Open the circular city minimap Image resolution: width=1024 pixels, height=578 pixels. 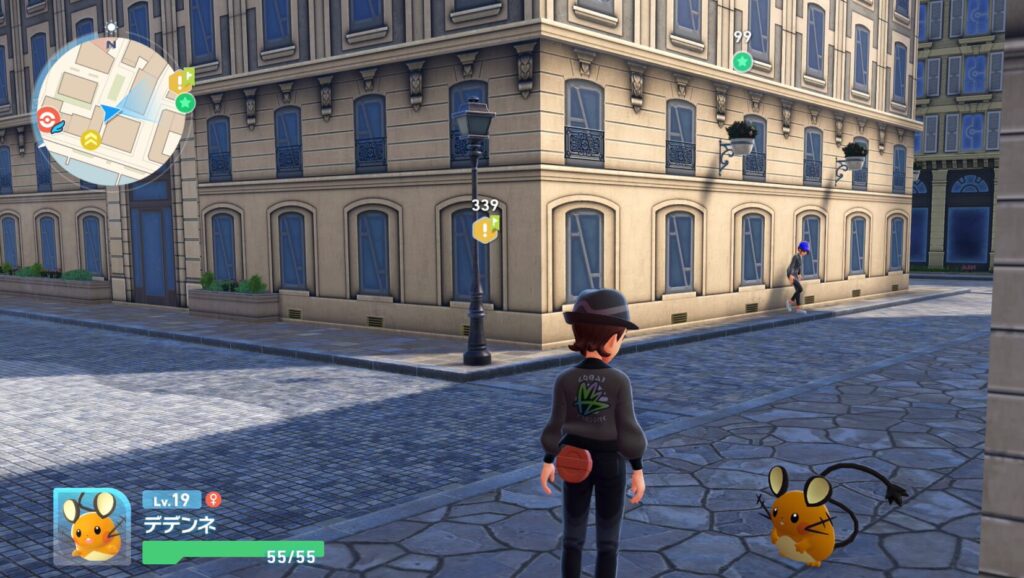(x=110, y=111)
